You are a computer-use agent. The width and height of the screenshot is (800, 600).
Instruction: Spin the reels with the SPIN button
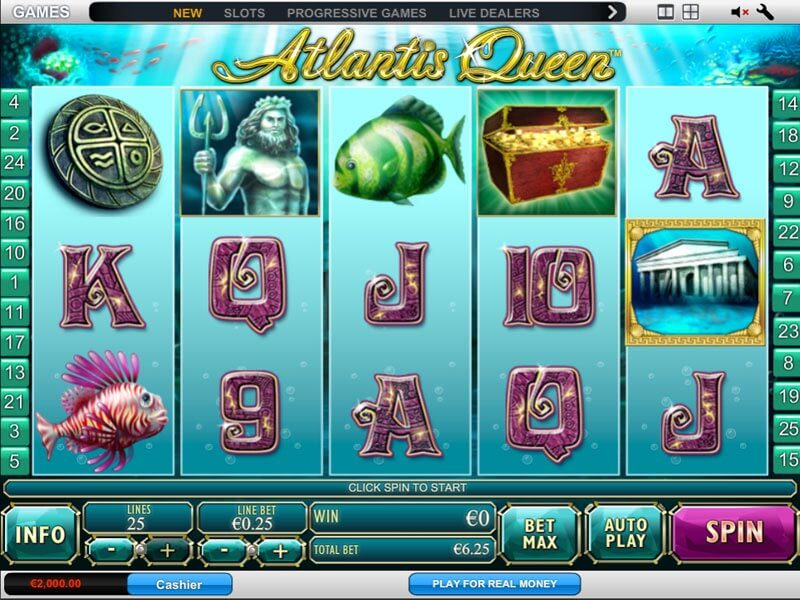[735, 532]
